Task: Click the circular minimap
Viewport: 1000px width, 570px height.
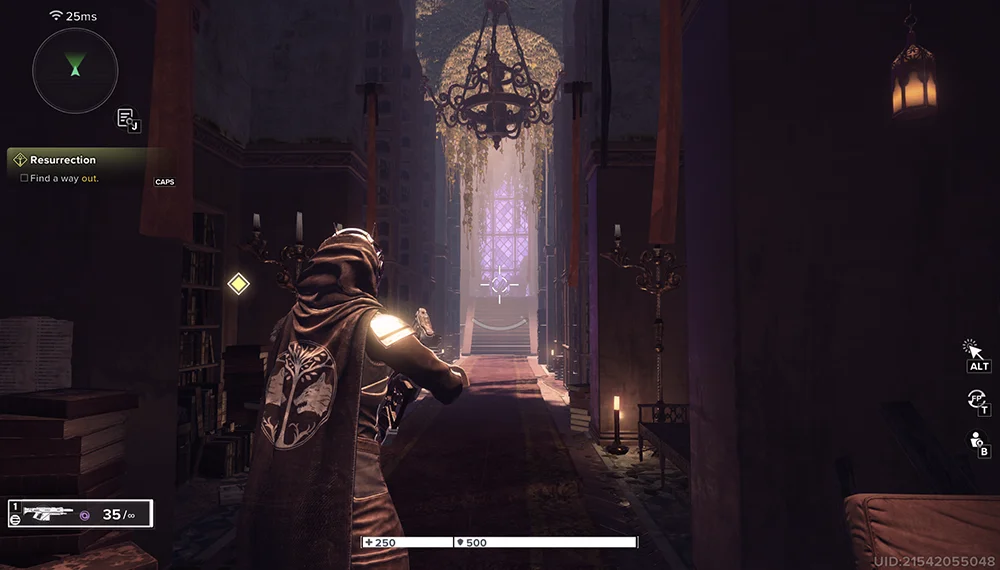Action: coord(75,70)
